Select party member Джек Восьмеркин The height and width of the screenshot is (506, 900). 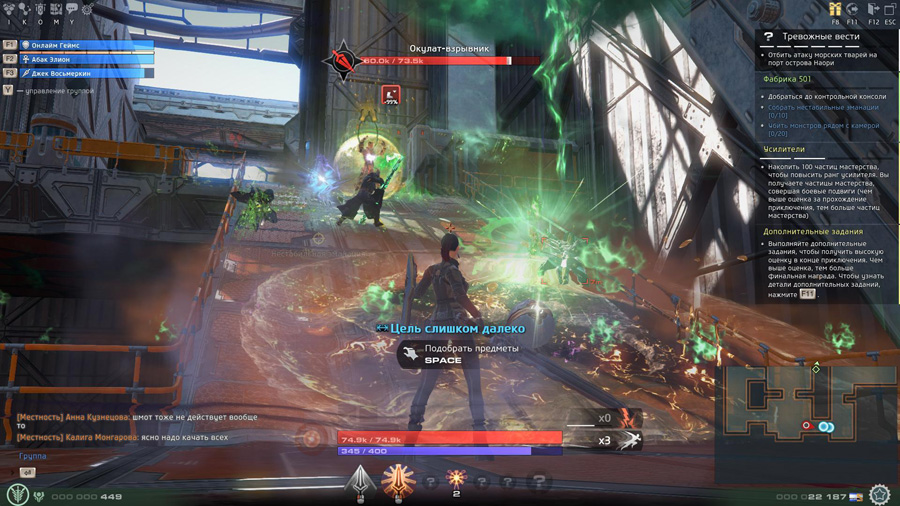point(85,73)
